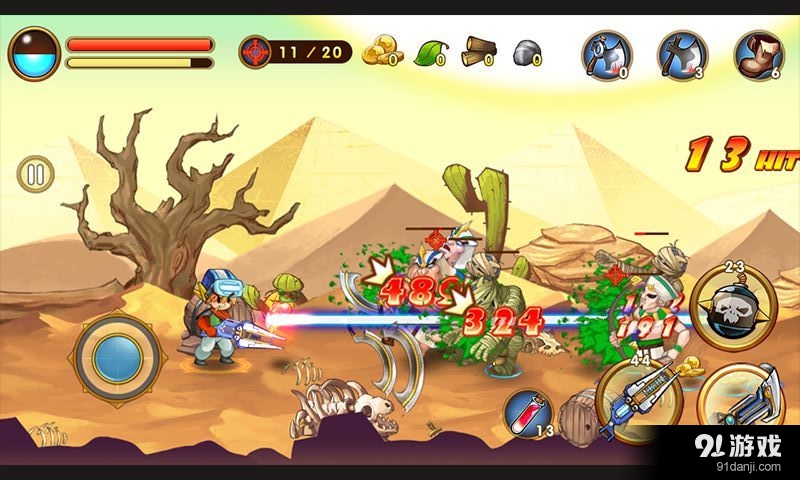Use the red health potion

coord(525,411)
